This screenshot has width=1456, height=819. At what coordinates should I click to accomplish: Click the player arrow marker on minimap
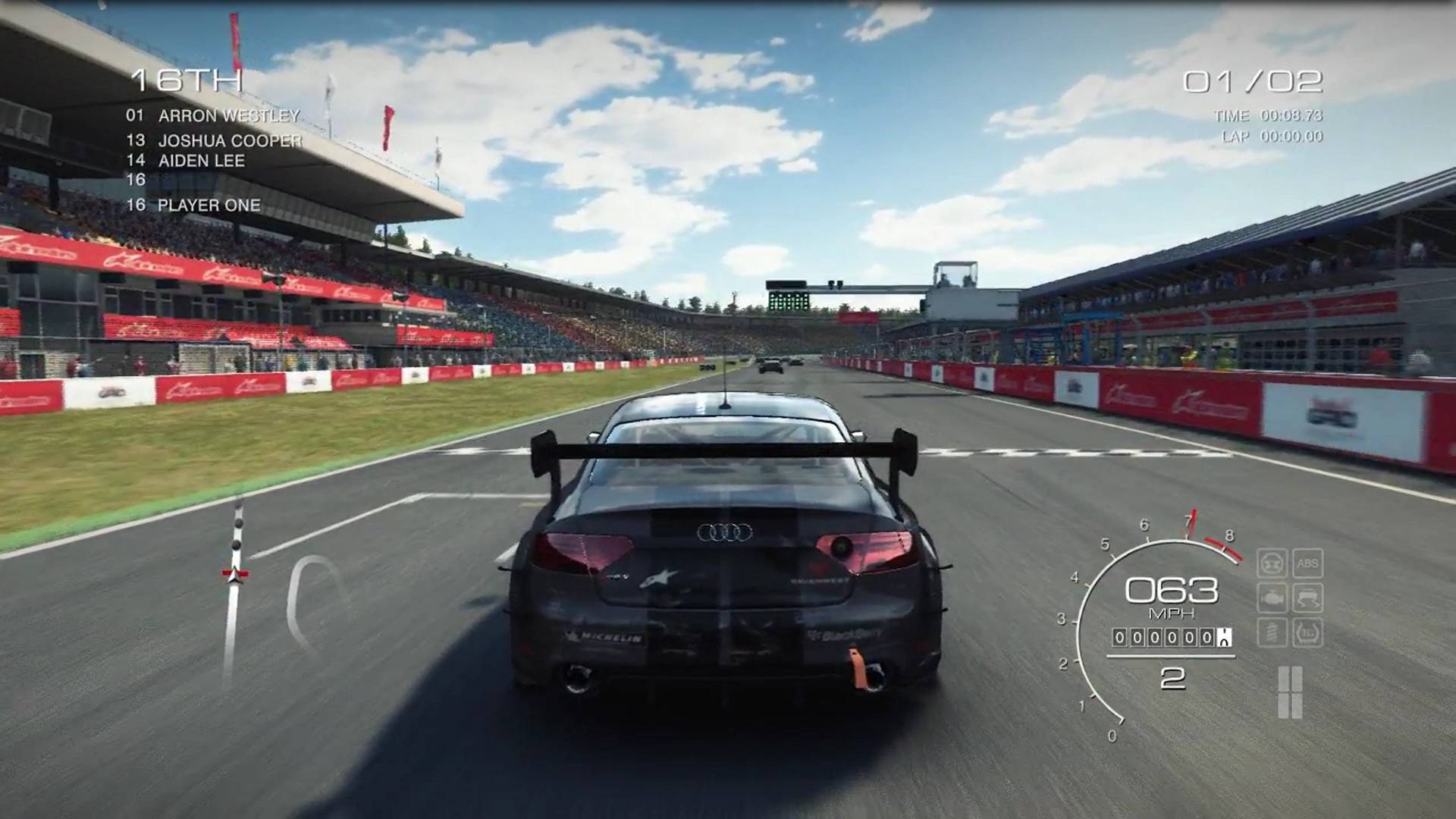[235, 575]
